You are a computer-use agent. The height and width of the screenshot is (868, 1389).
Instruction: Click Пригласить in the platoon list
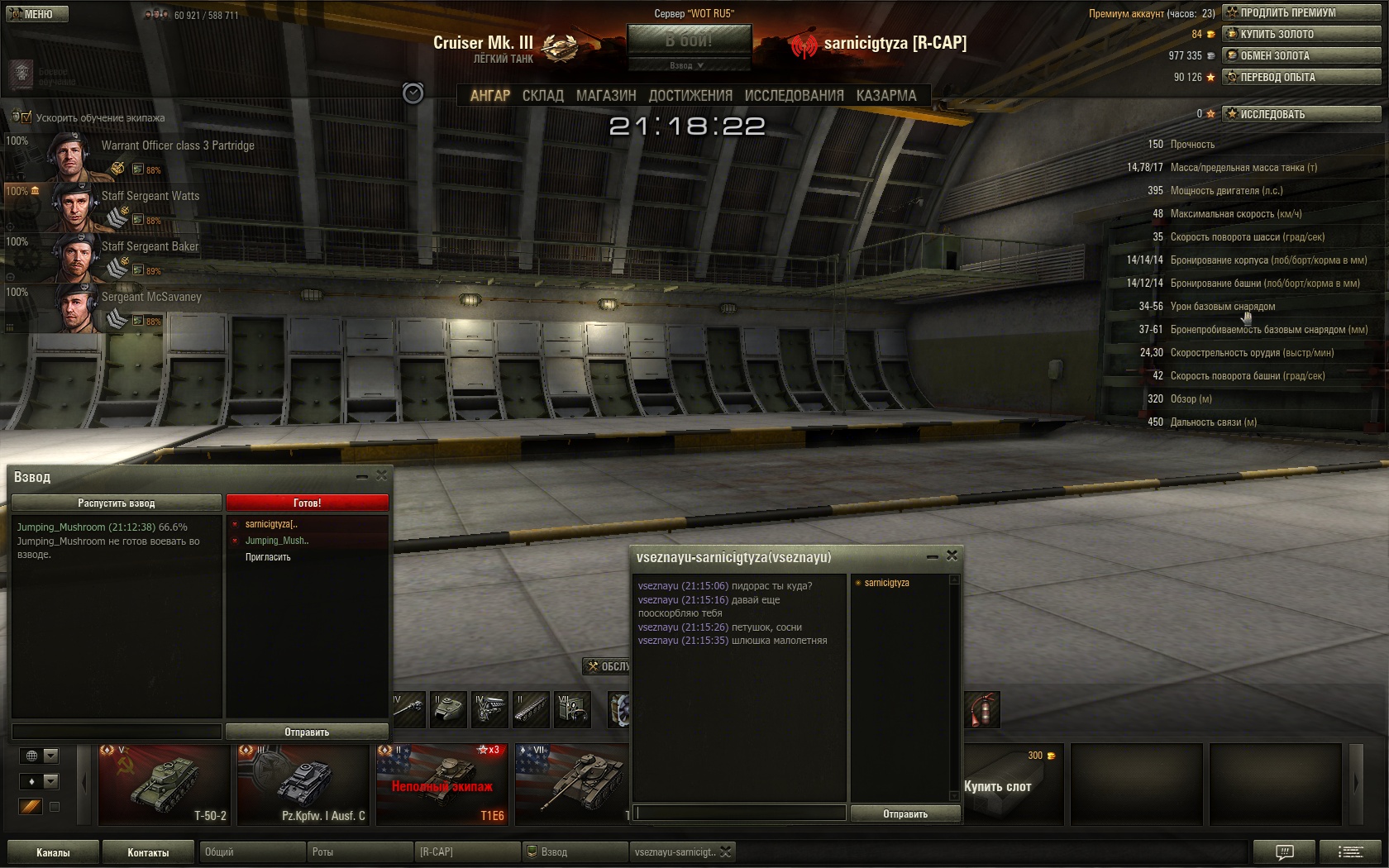268,557
